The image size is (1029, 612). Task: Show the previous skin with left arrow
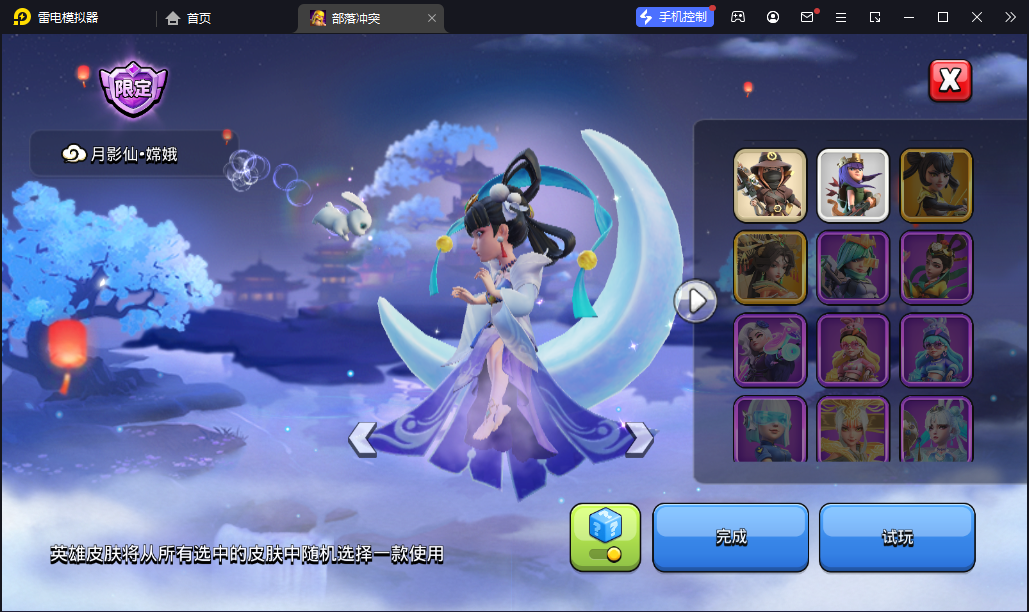pyautogui.click(x=362, y=438)
